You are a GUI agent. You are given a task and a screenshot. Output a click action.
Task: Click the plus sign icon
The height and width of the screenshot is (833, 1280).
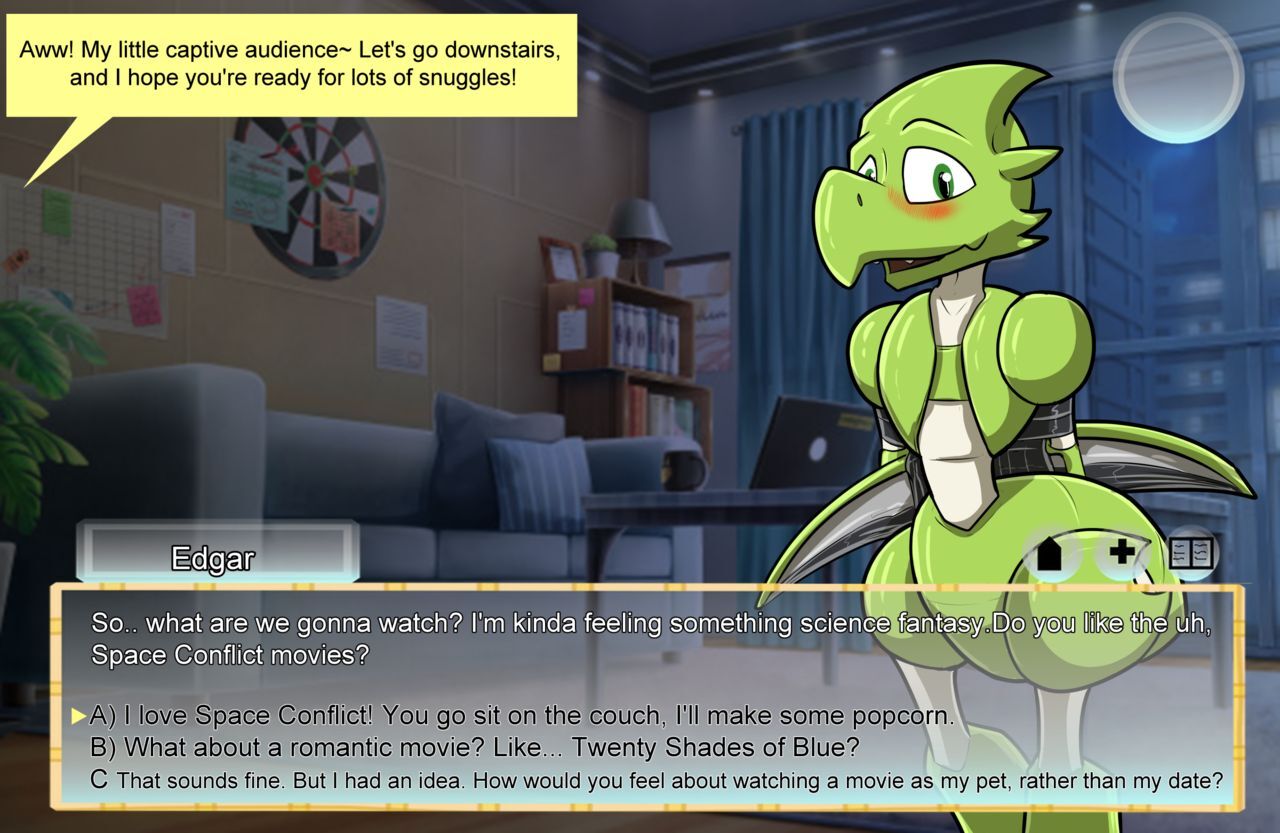pyautogui.click(x=1121, y=551)
